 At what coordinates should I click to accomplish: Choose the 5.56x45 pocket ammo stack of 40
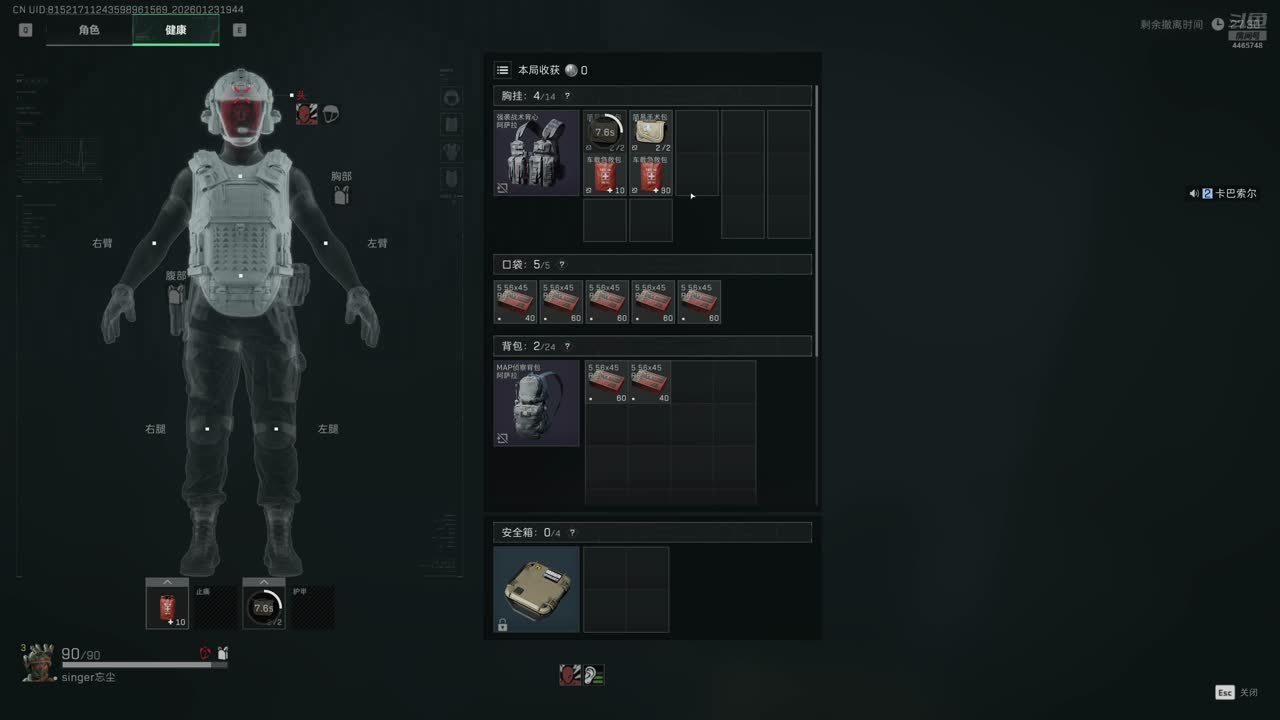click(x=516, y=302)
